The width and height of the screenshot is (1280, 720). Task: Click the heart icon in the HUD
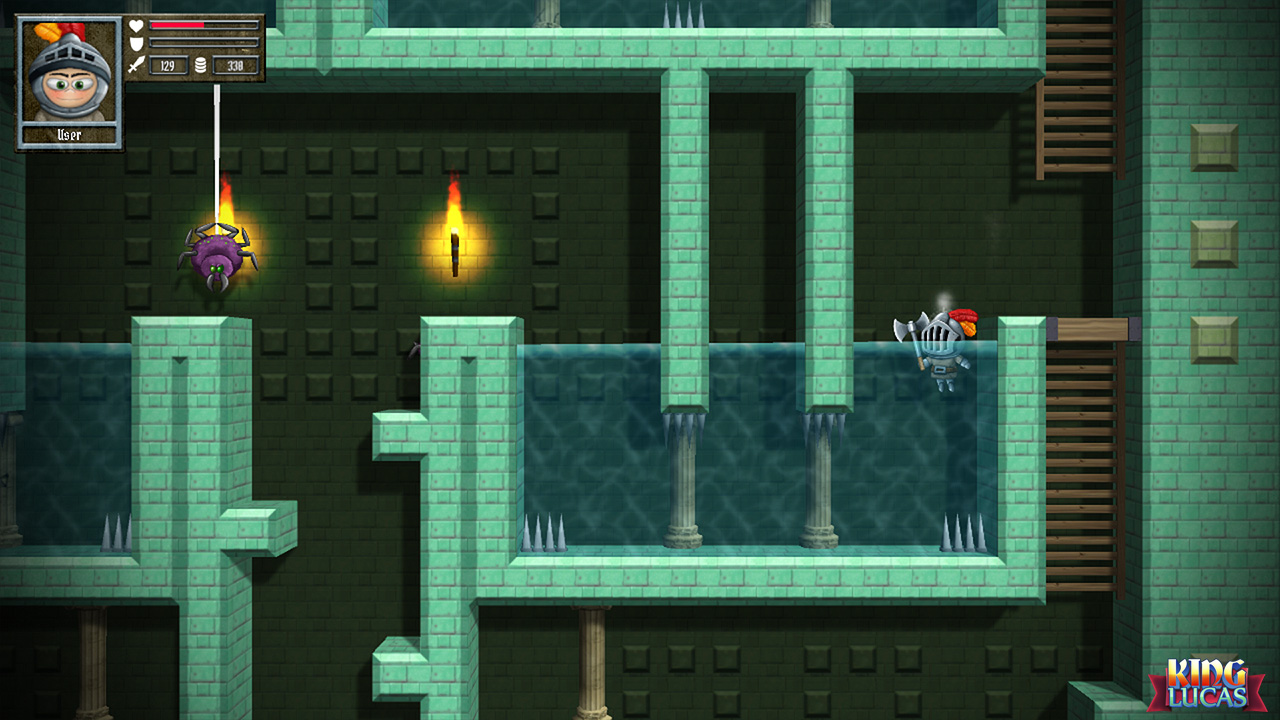(x=136, y=25)
